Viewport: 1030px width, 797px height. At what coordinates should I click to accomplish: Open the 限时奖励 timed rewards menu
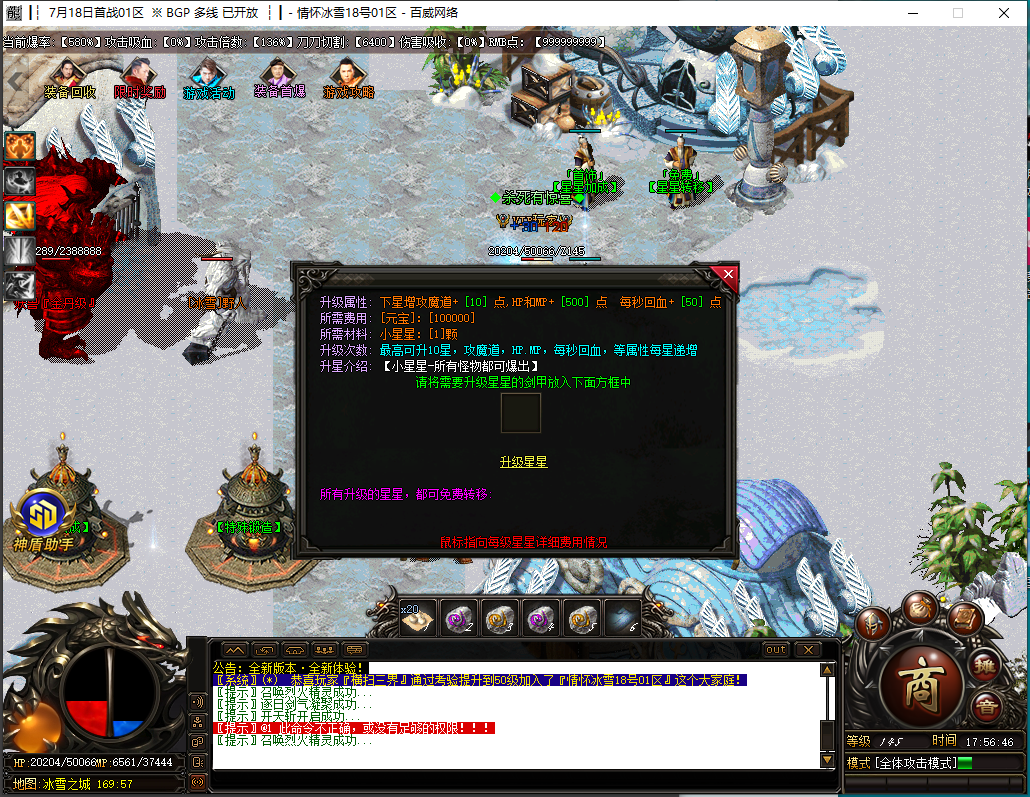139,80
